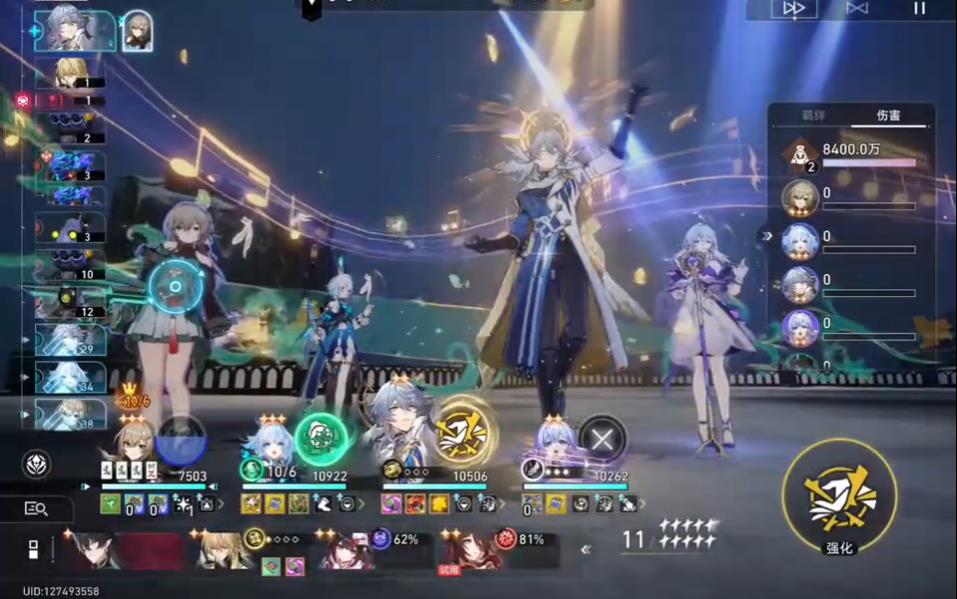957x599 pixels.
Task: Toggle the layout switch beside the reserve row
Action: [33, 549]
